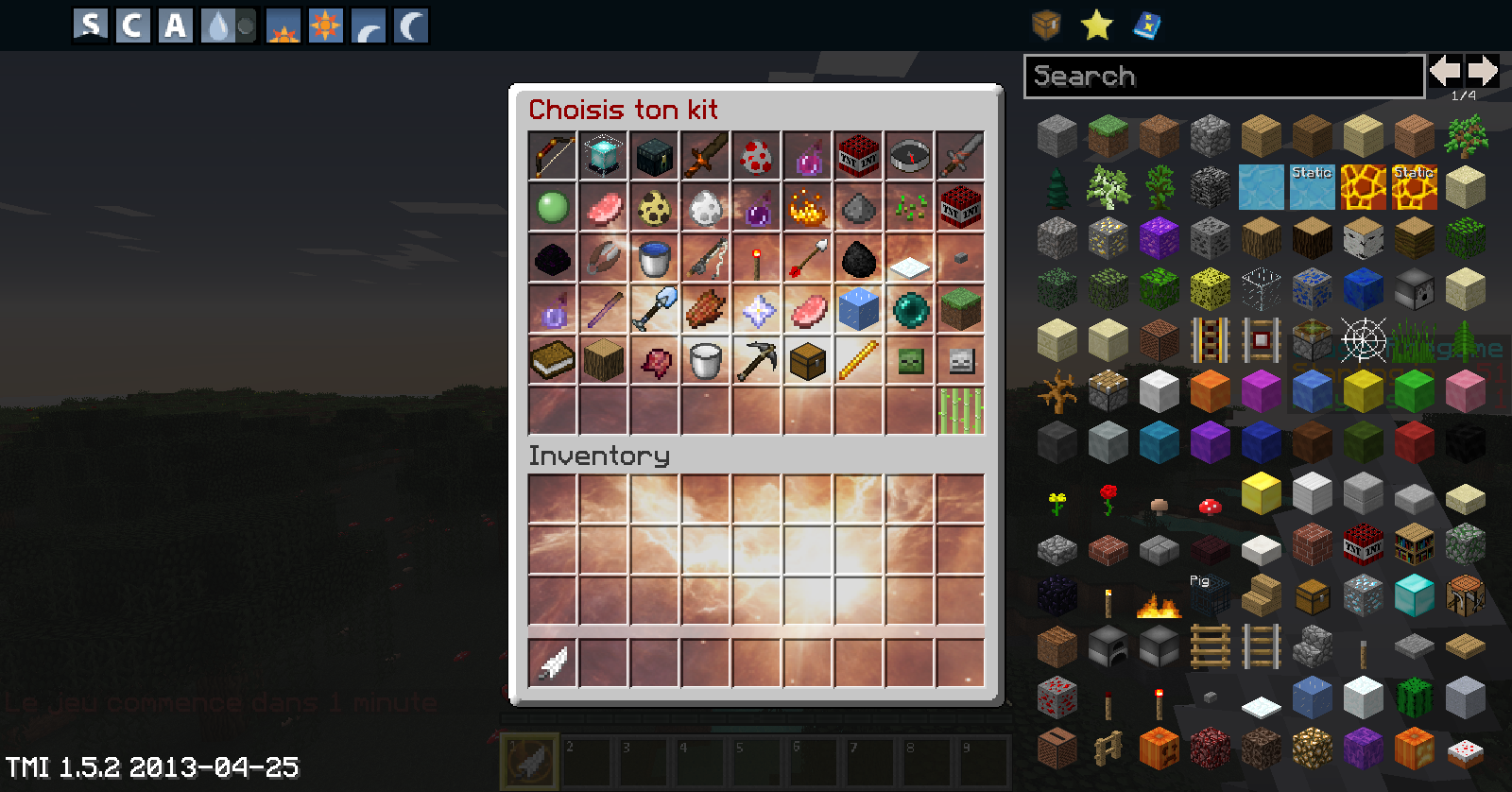This screenshot has width=1512, height=792.
Task: Switch to creative mode with the C button
Action: point(133,26)
